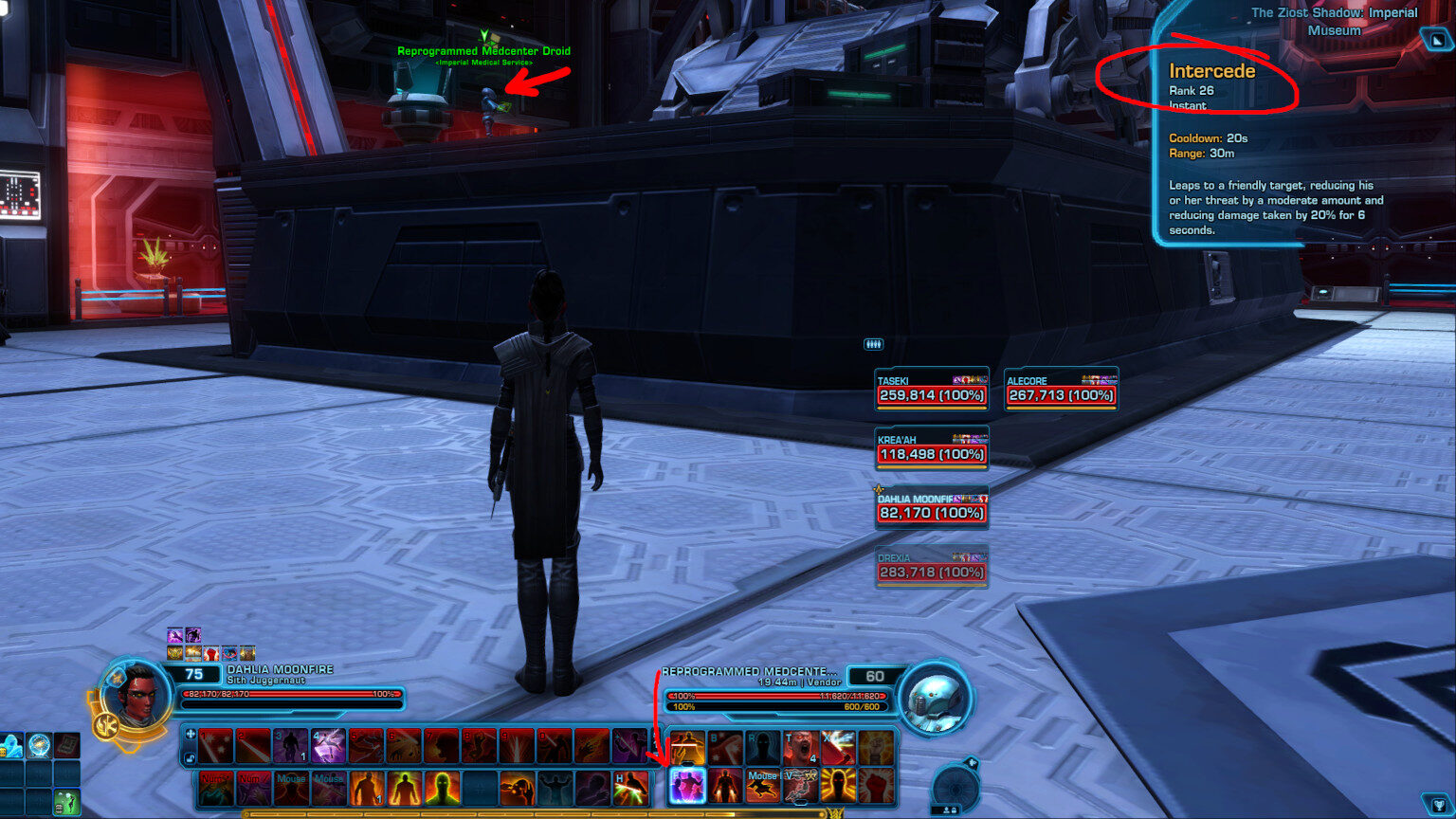The height and width of the screenshot is (819, 1456).
Task: Use the blue hooded figure ability
Action: pyautogui.click(x=13, y=746)
